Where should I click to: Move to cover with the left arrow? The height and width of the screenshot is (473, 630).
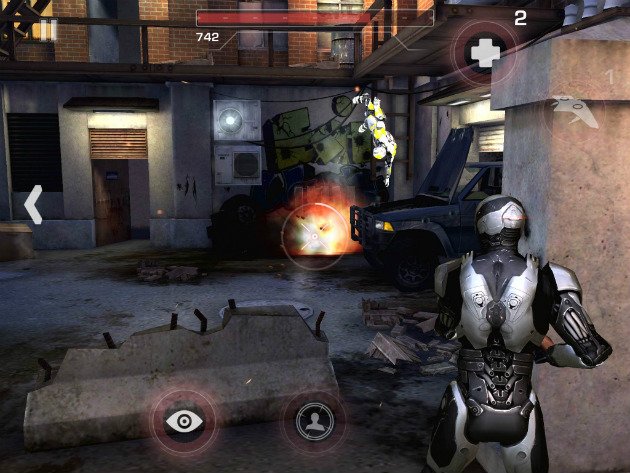coord(33,204)
